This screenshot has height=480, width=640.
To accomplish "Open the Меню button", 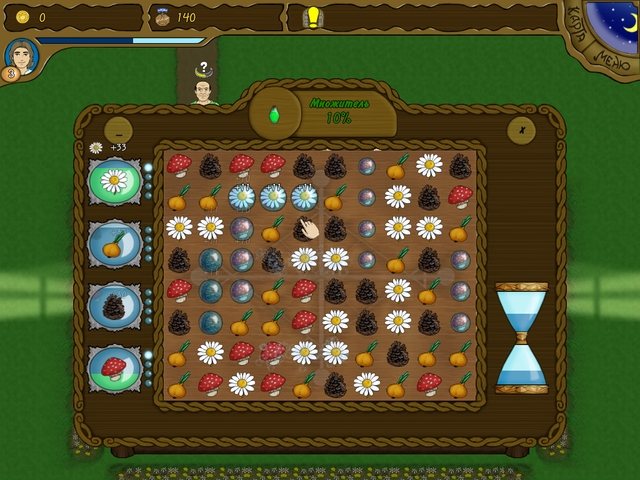I will pyautogui.click(x=606, y=60).
